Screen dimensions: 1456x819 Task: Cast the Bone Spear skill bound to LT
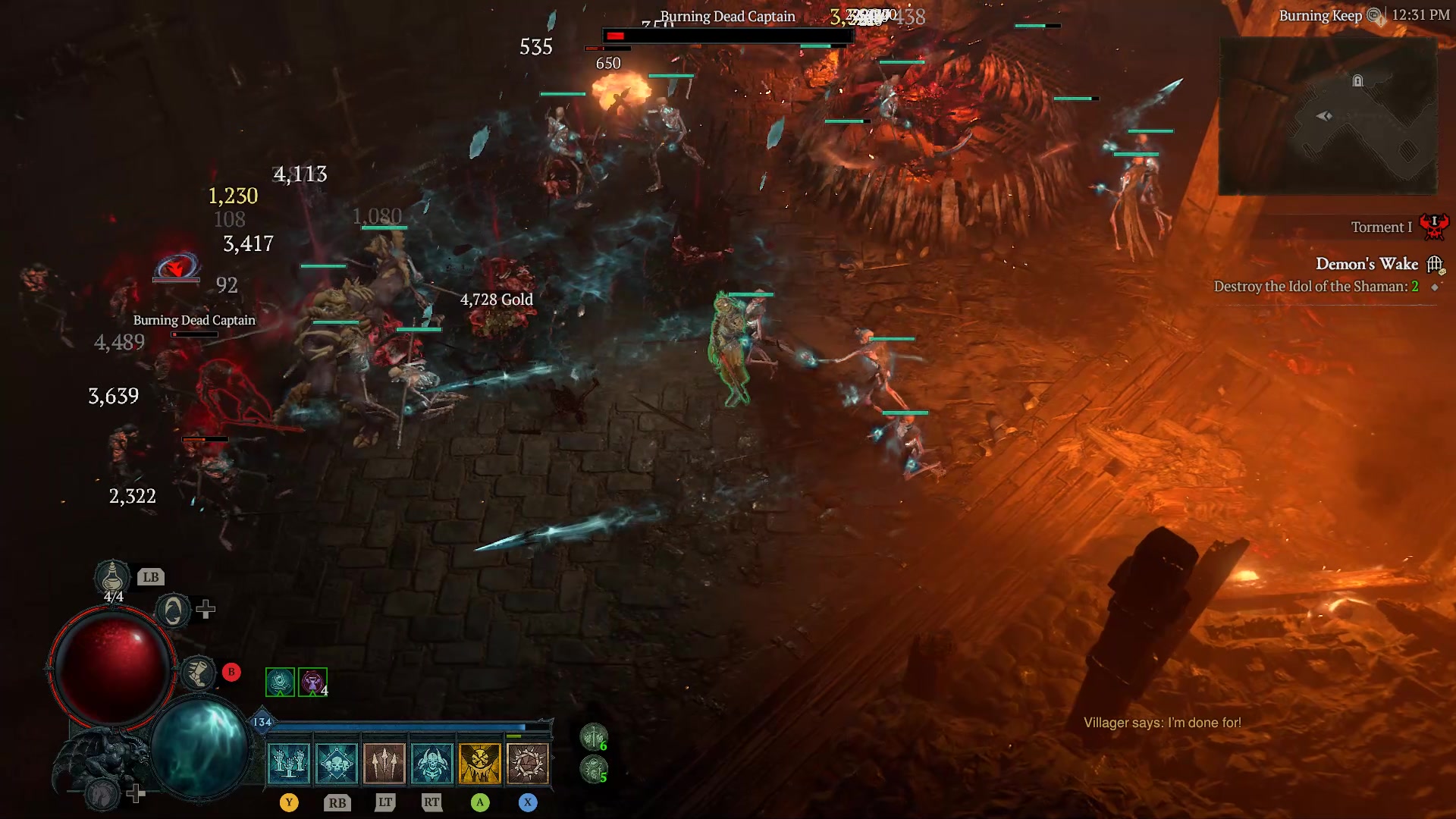point(384,762)
